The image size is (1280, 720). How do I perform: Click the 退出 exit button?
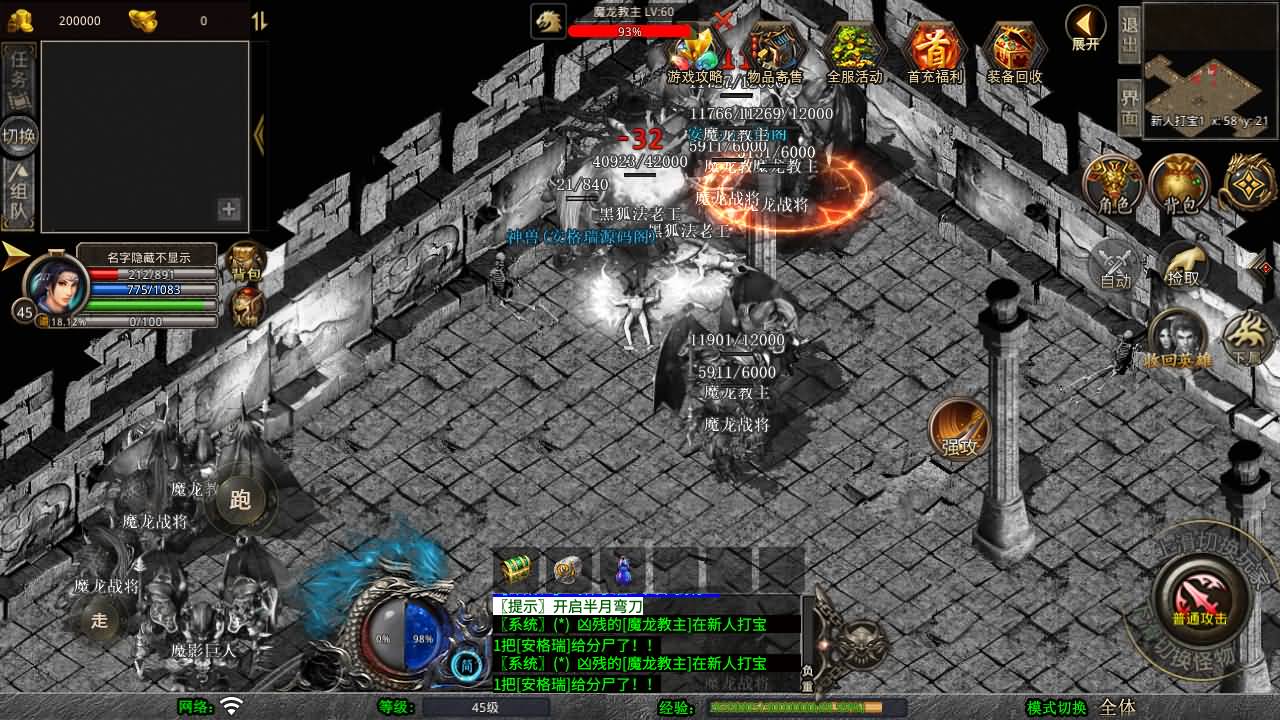[x=1129, y=34]
